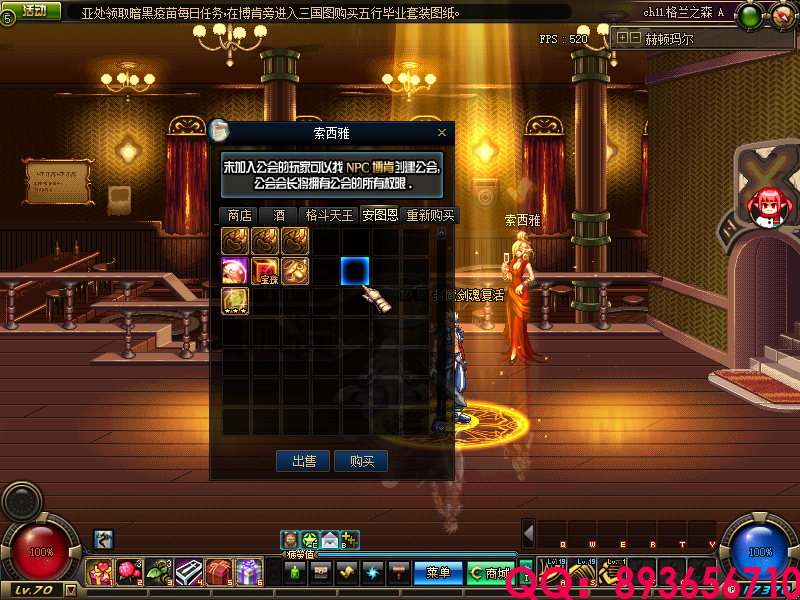Viewport: 800px width, 600px height.
Task: Close the 索西雅 shop window
Action: point(442,132)
